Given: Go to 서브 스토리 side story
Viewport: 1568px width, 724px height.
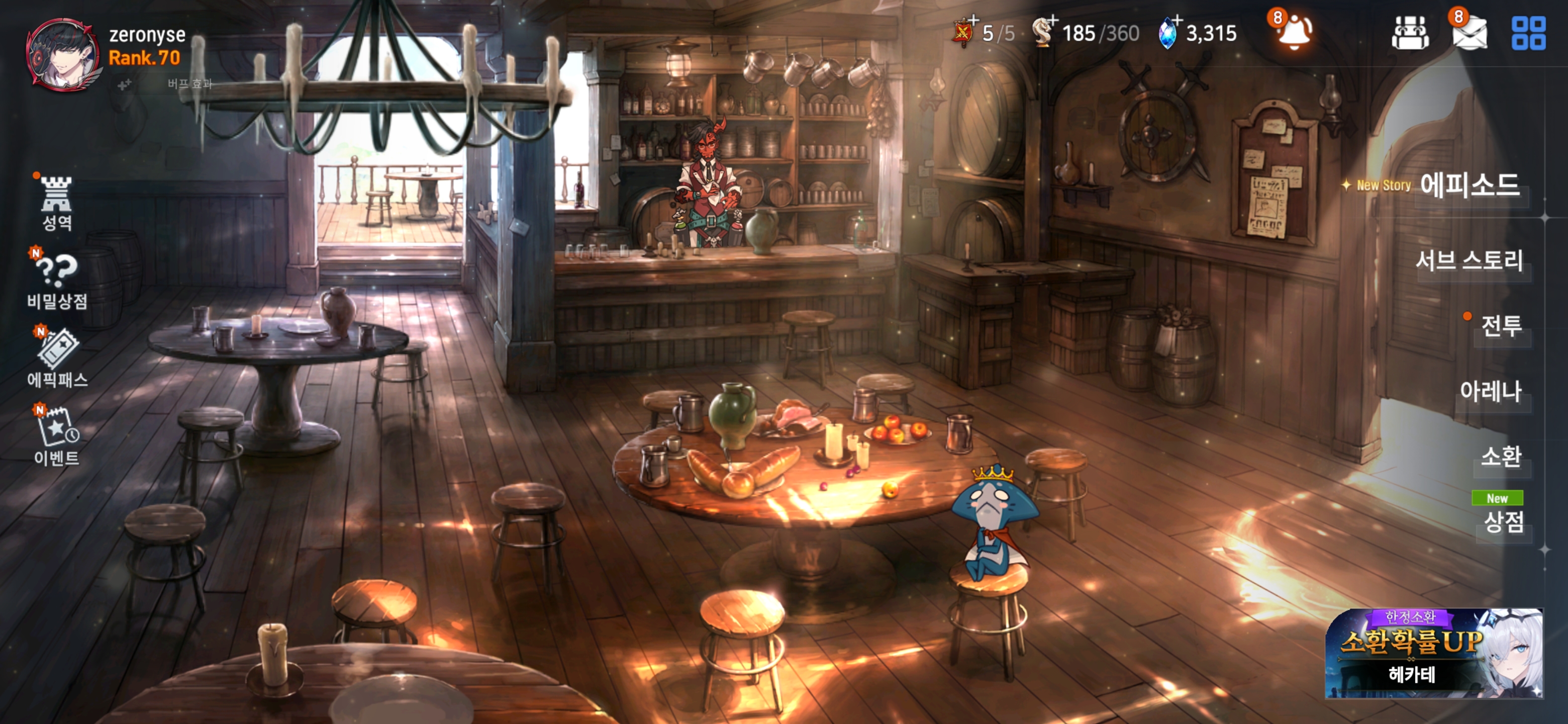Looking at the screenshot, I should point(1468,260).
